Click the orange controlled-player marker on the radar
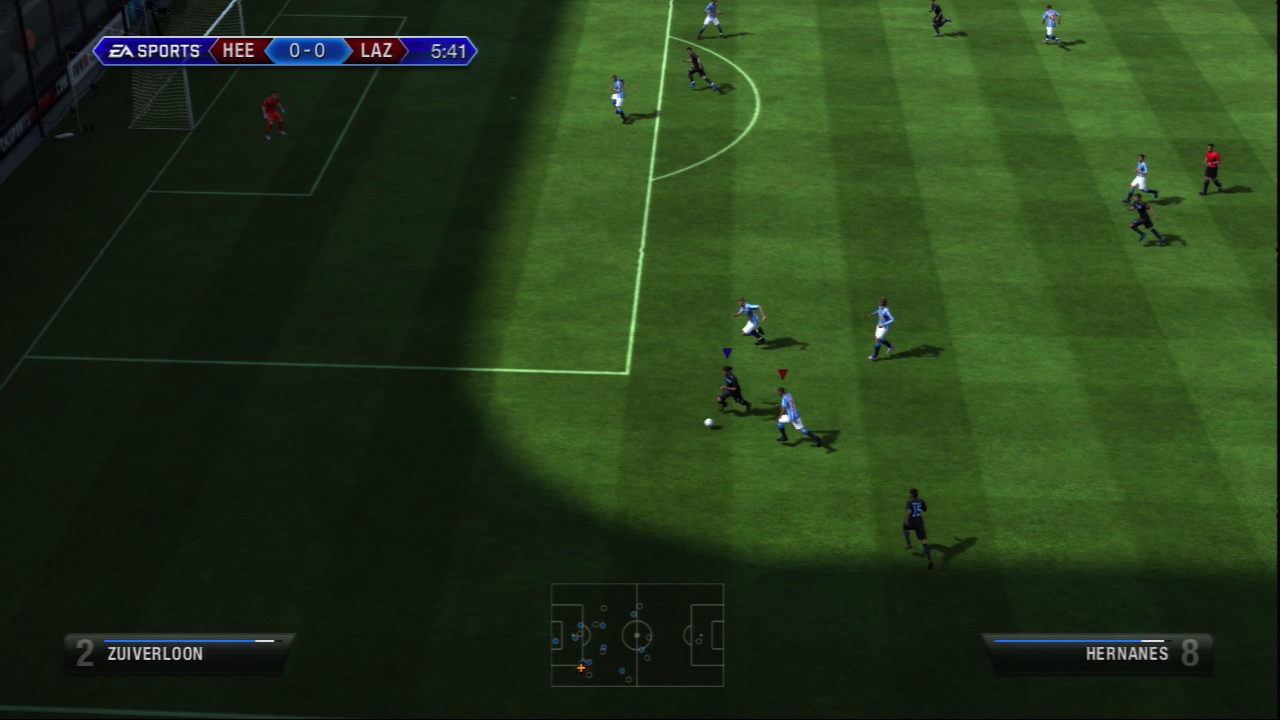1280x720 pixels. (x=581, y=667)
